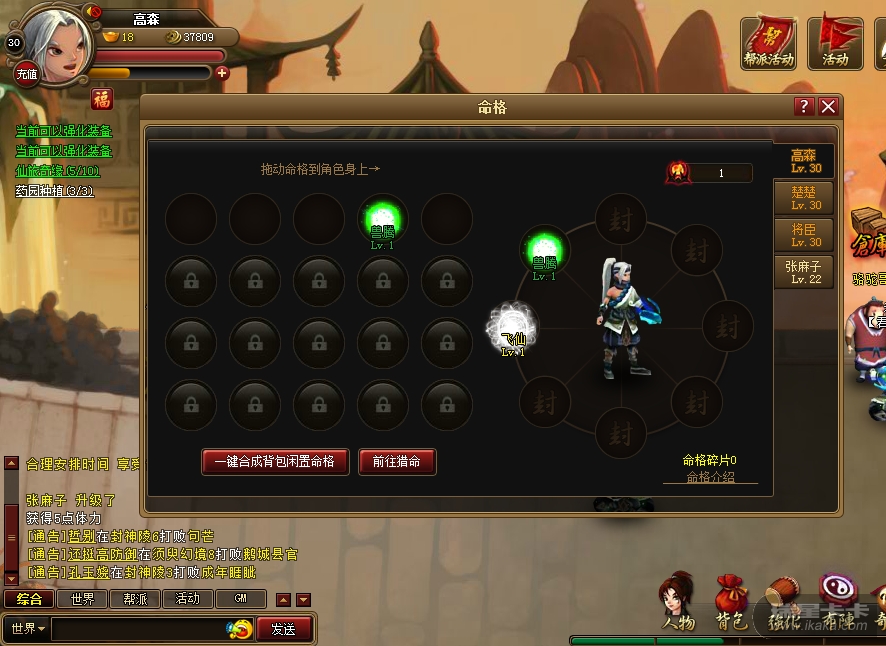Focus the chat text input box
886x646 pixels.
(138, 629)
